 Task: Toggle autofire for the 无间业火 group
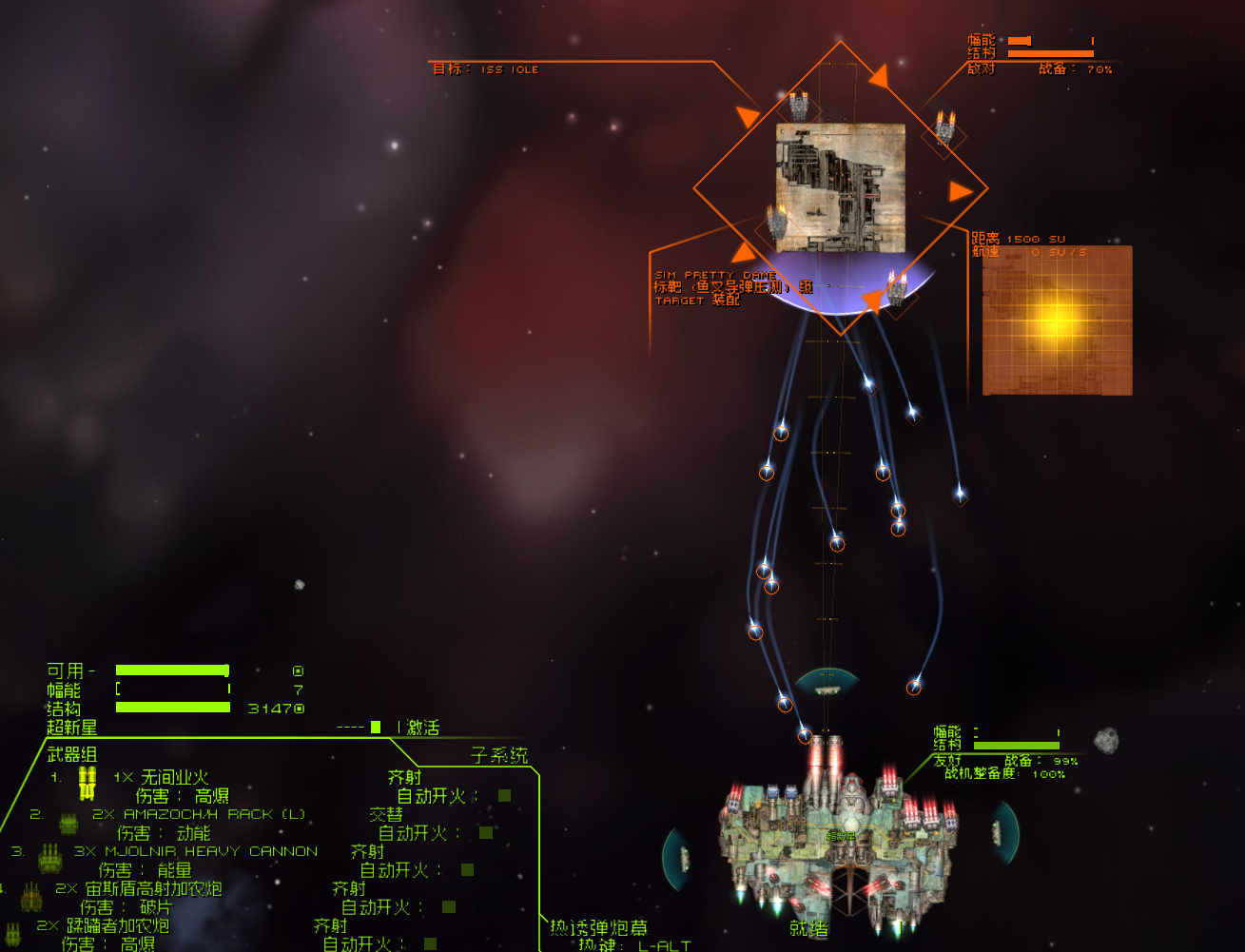point(504,796)
